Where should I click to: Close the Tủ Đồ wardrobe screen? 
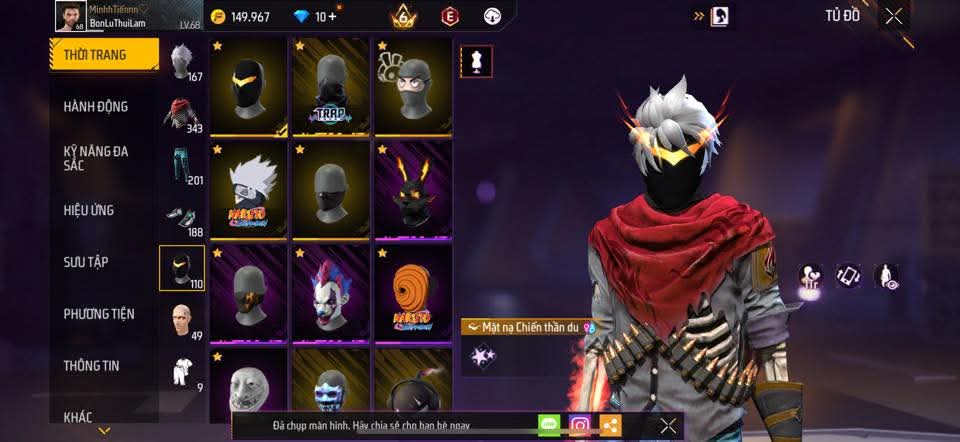(893, 15)
